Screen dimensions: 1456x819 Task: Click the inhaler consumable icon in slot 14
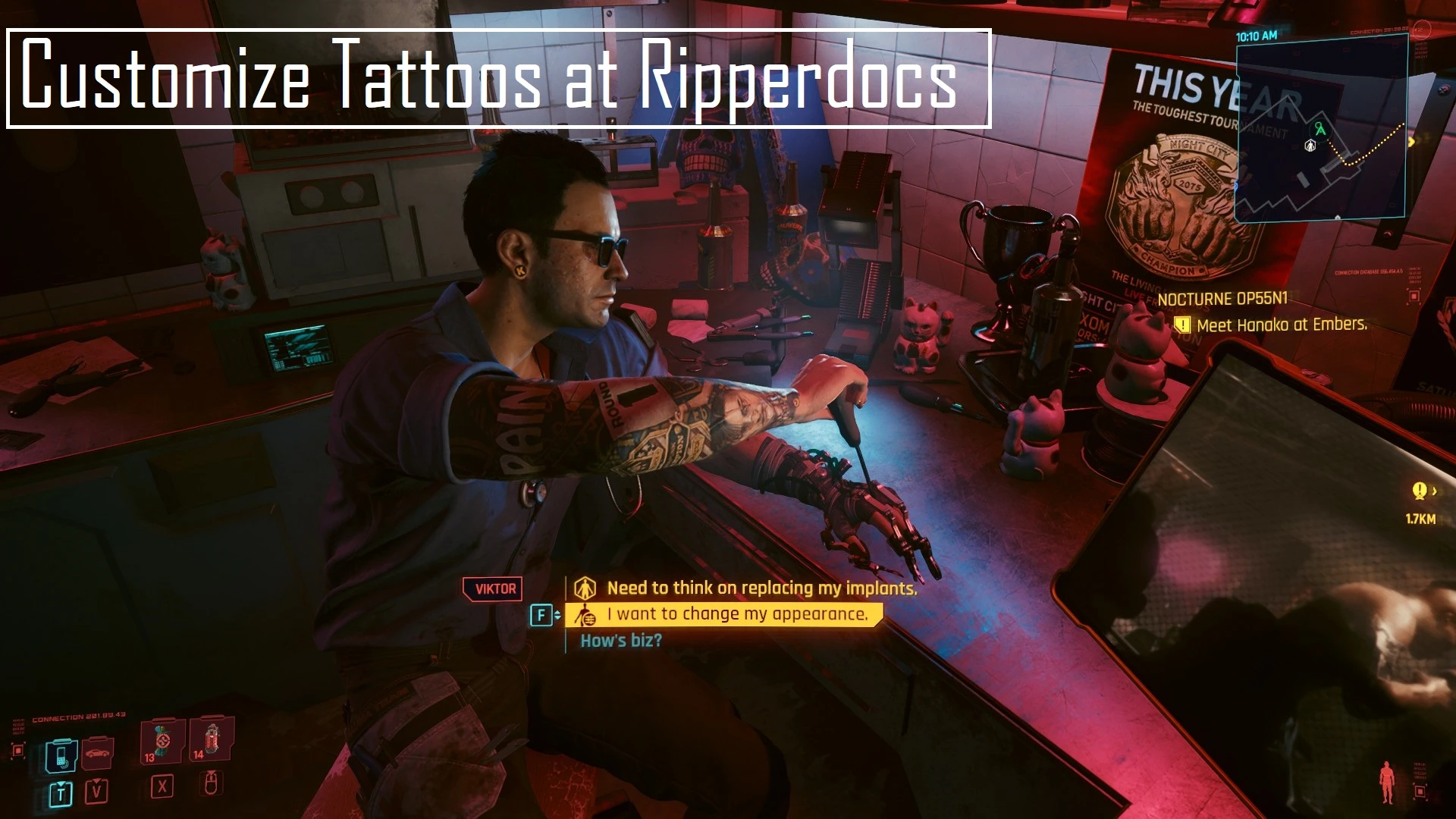tap(213, 739)
